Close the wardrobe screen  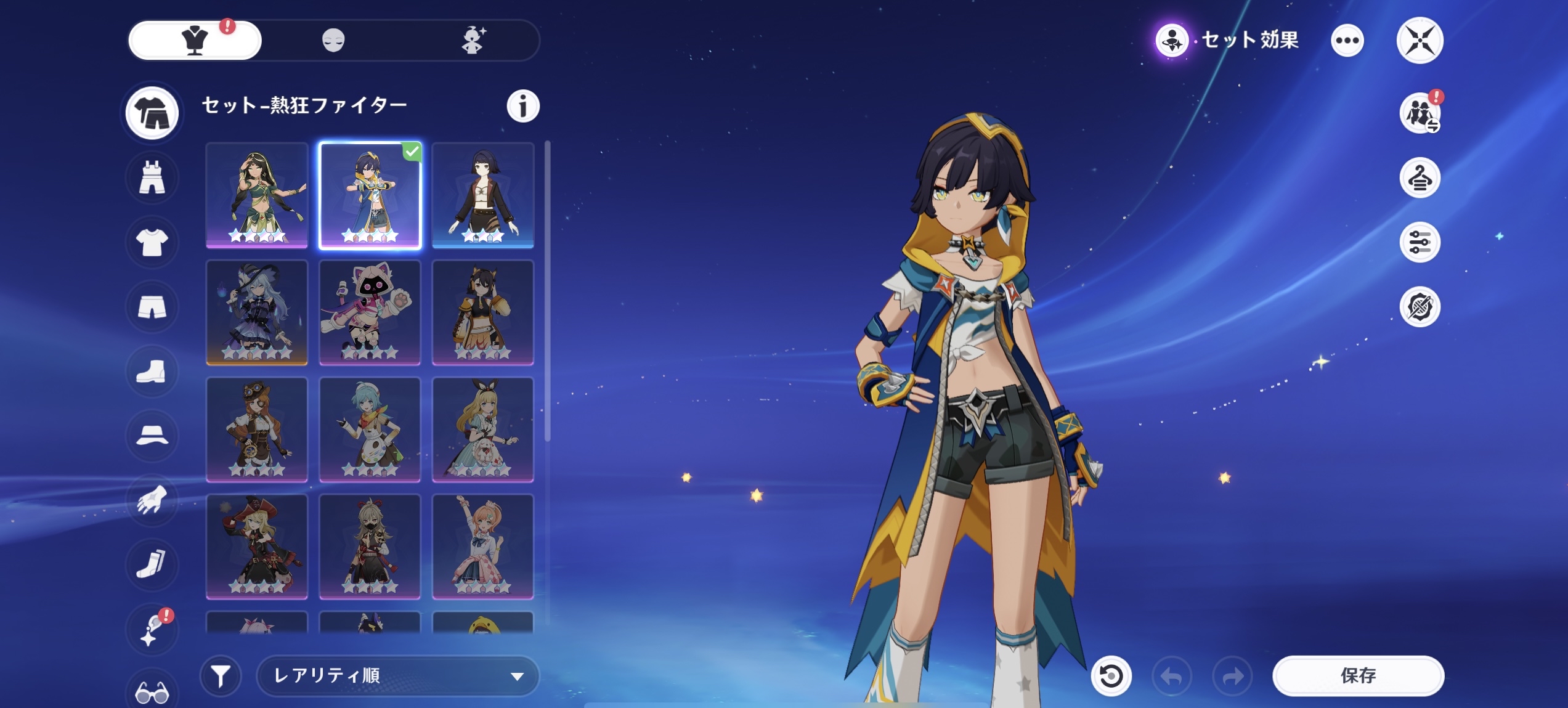click(1420, 41)
